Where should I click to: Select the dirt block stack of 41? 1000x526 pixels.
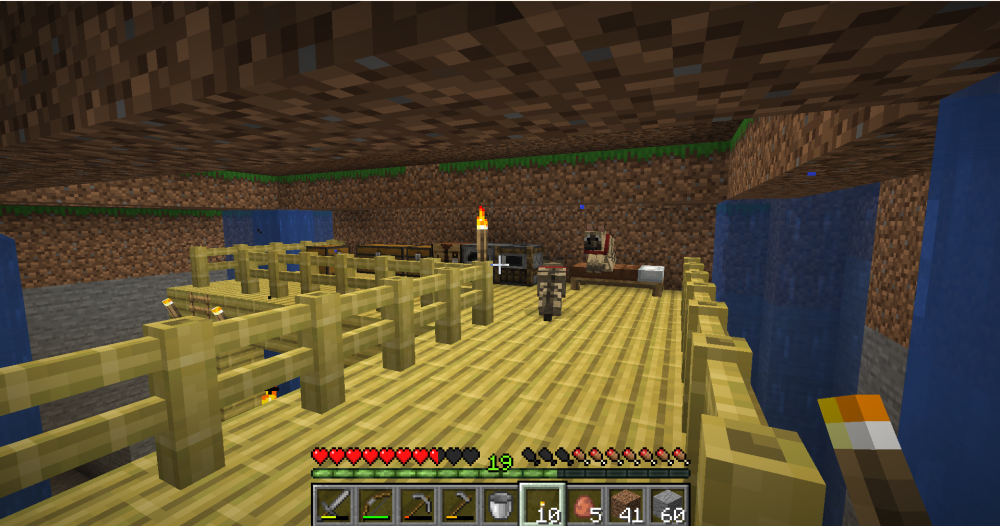(627, 505)
